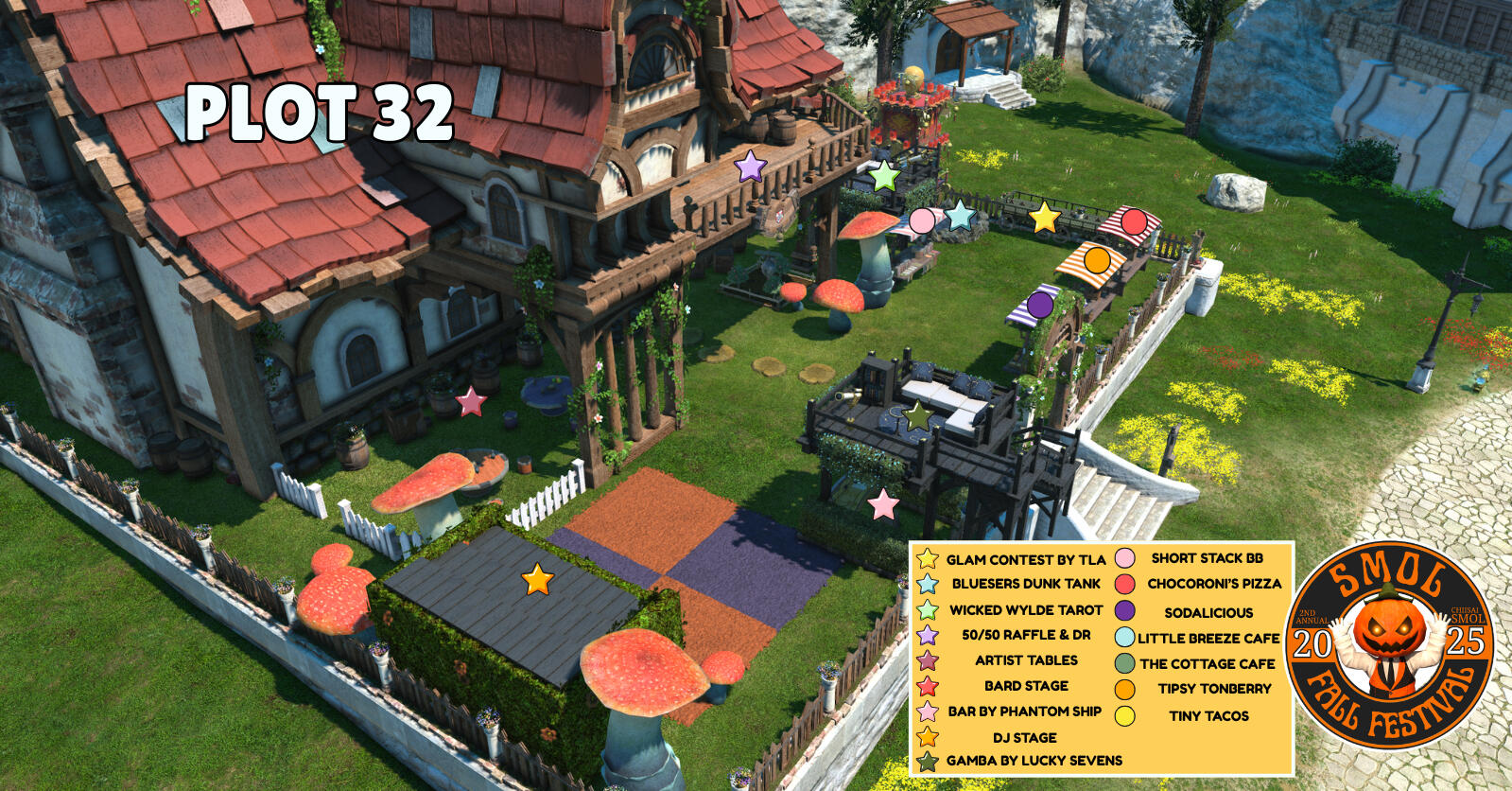Image resolution: width=1512 pixels, height=791 pixels.
Task: Choose Bar by Phantom Ship in the legend
Action: pyautogui.click(x=1024, y=712)
